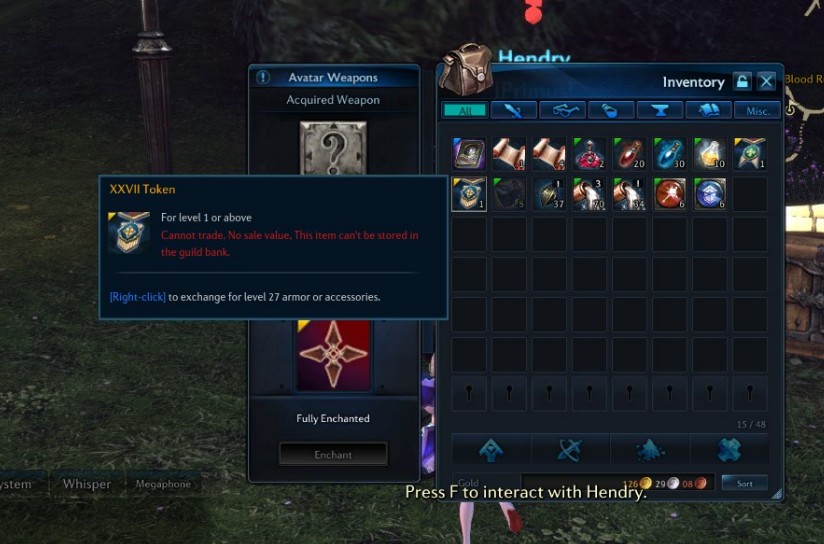Pick the yellow flask stack of 10
Viewport: 824px width, 544px height.
pos(710,153)
